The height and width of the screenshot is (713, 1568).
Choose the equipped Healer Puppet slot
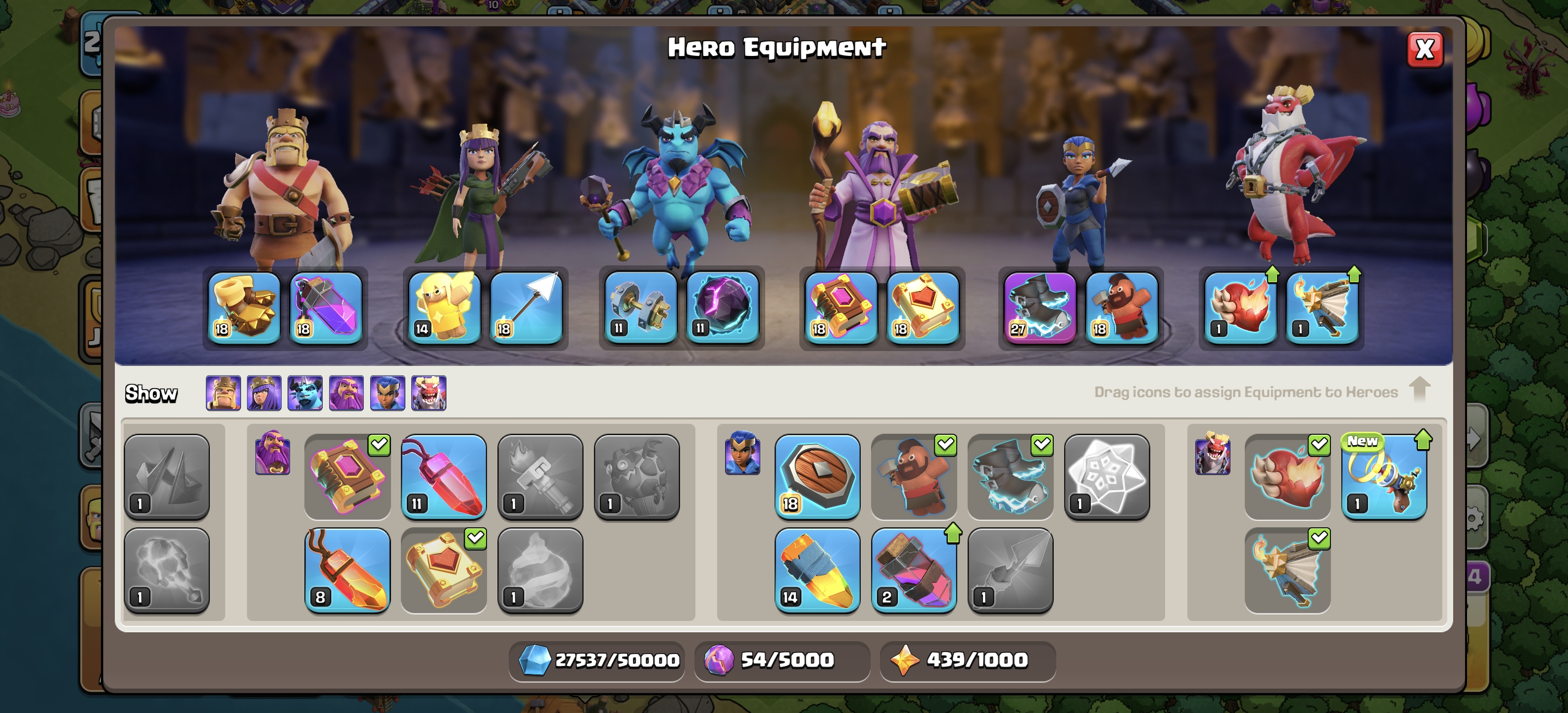[x=444, y=308]
